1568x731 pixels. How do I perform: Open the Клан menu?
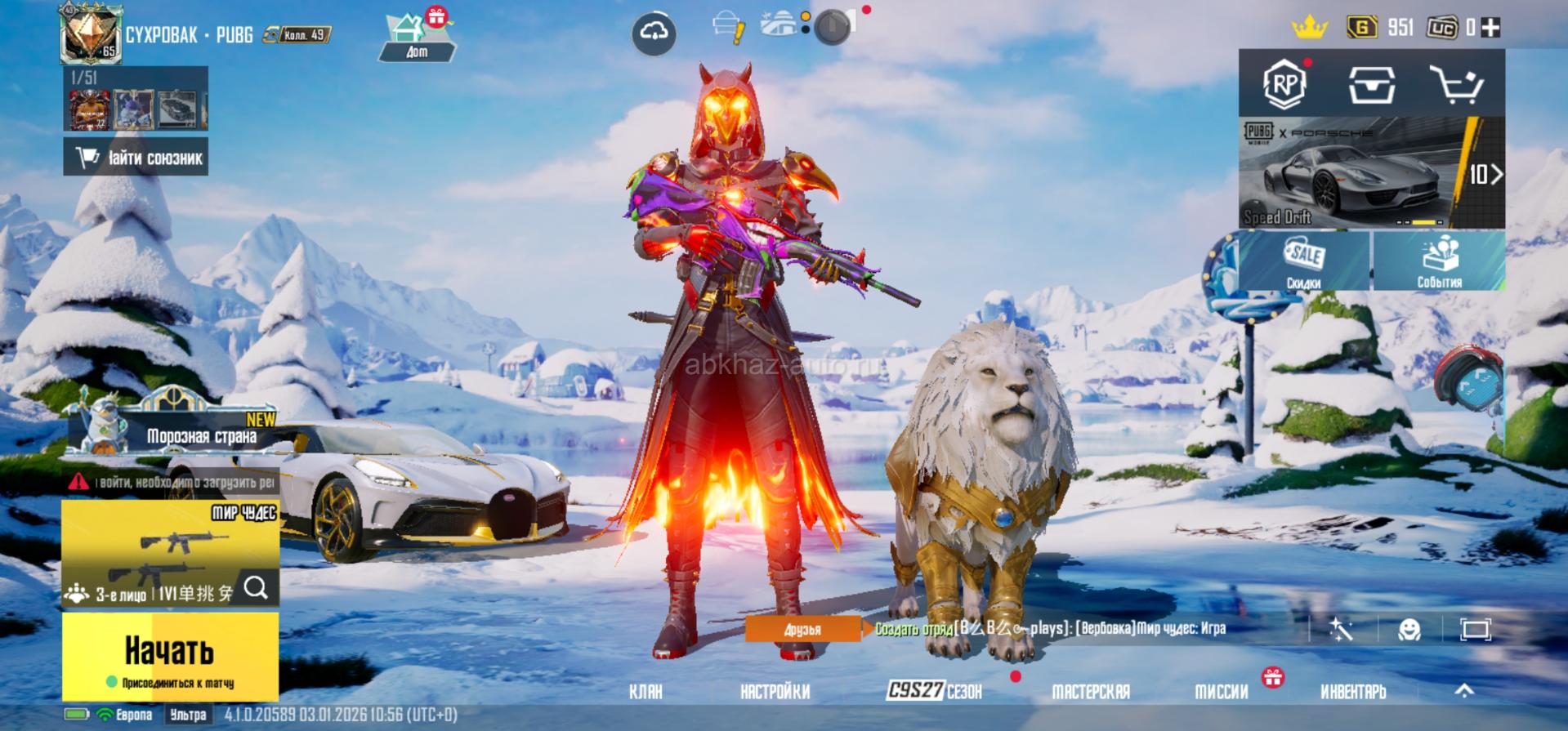(646, 692)
